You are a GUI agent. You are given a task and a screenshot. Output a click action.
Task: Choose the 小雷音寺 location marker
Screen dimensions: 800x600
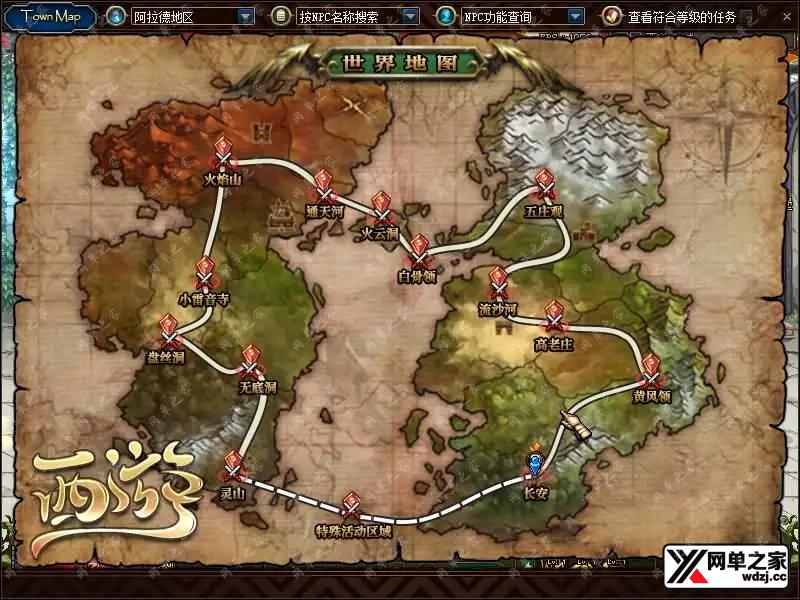point(205,274)
